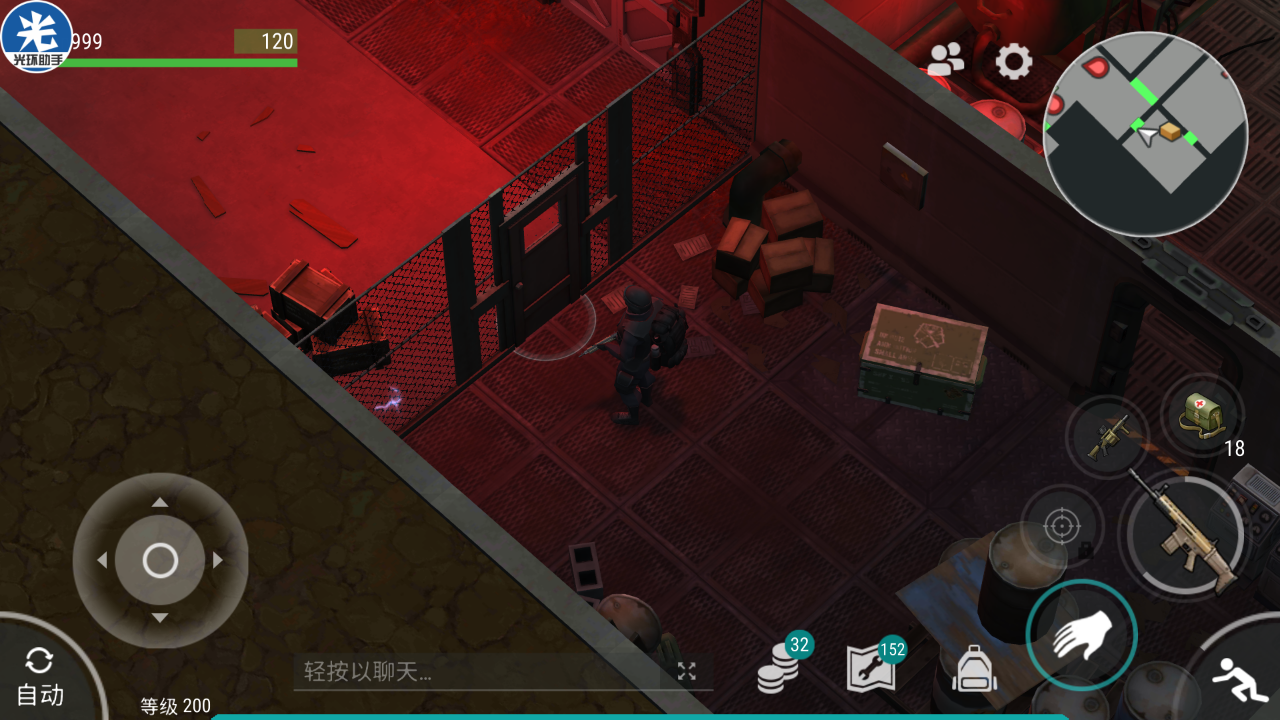The width and height of the screenshot is (1280, 720).
Task: Switch to the secondary submachine gun slot
Action: [1107, 437]
